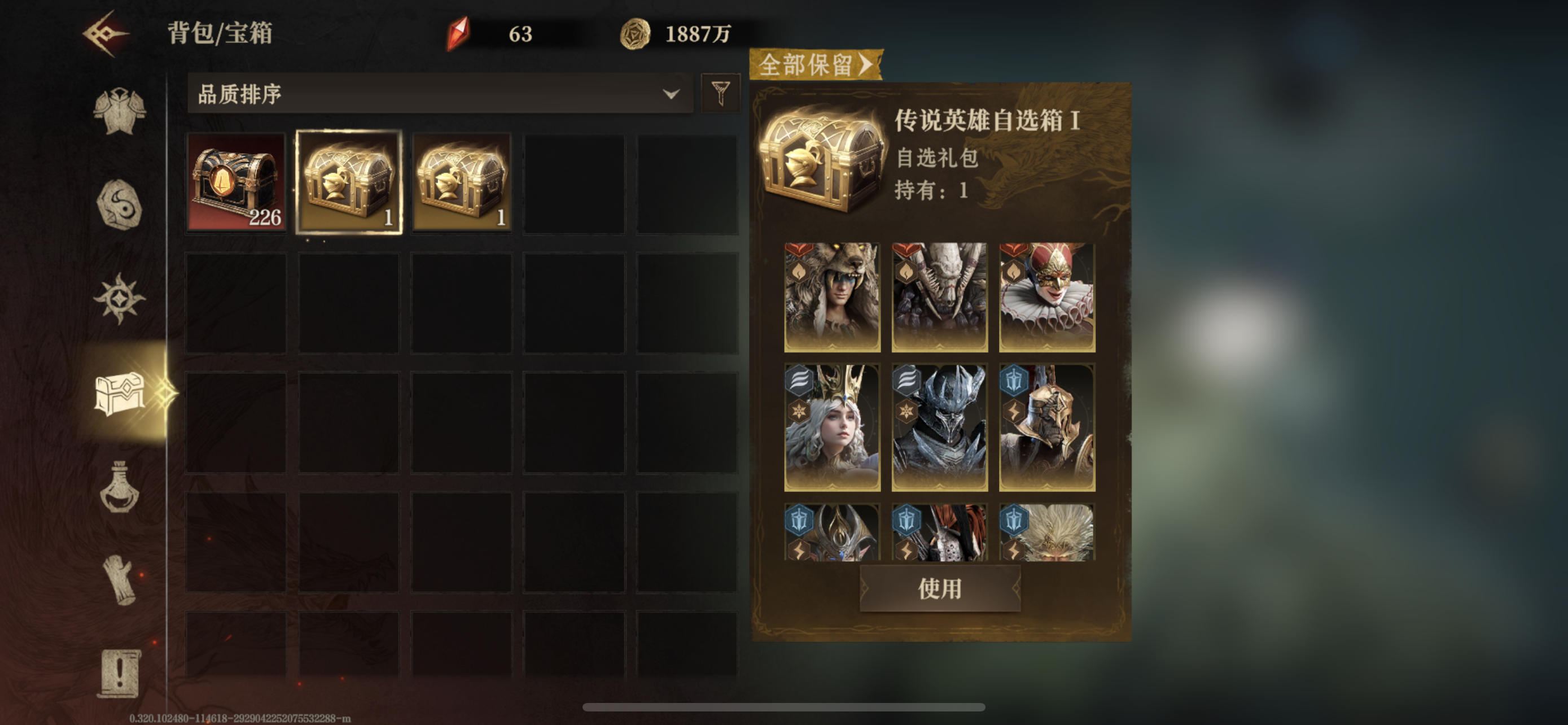Select the rune stone category icon
This screenshot has height=725, width=1568.
point(119,205)
